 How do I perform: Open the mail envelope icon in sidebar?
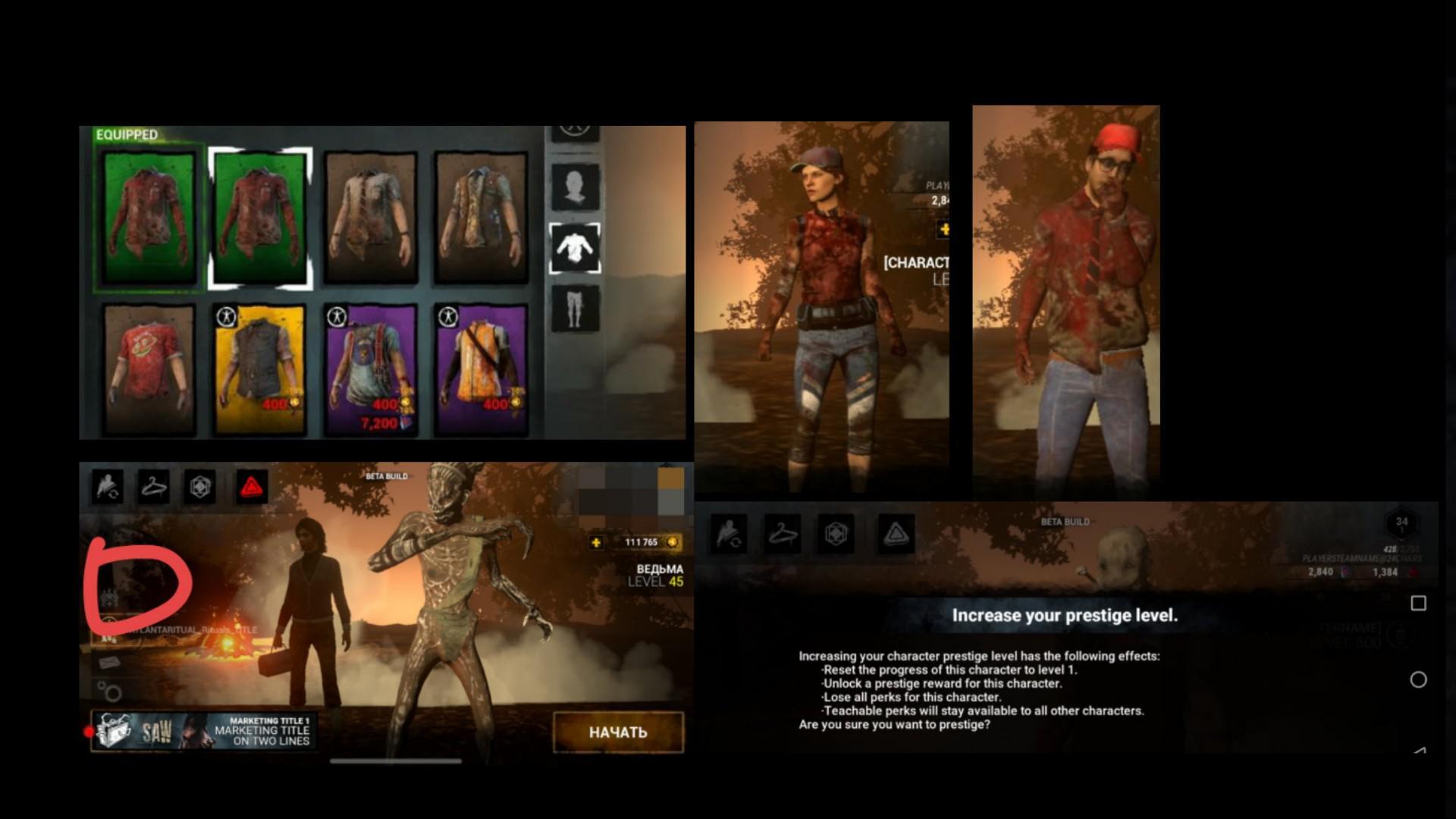pos(109,661)
